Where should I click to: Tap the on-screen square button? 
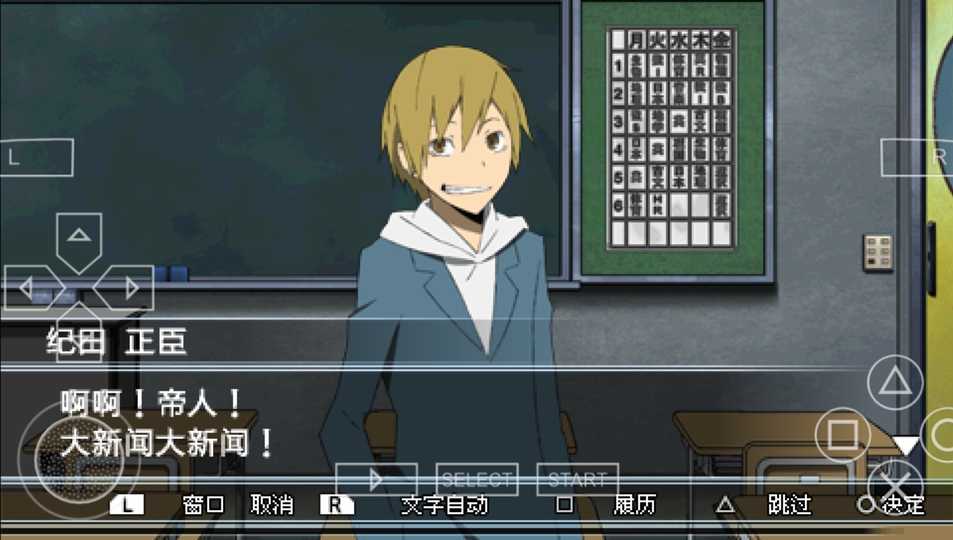click(843, 434)
